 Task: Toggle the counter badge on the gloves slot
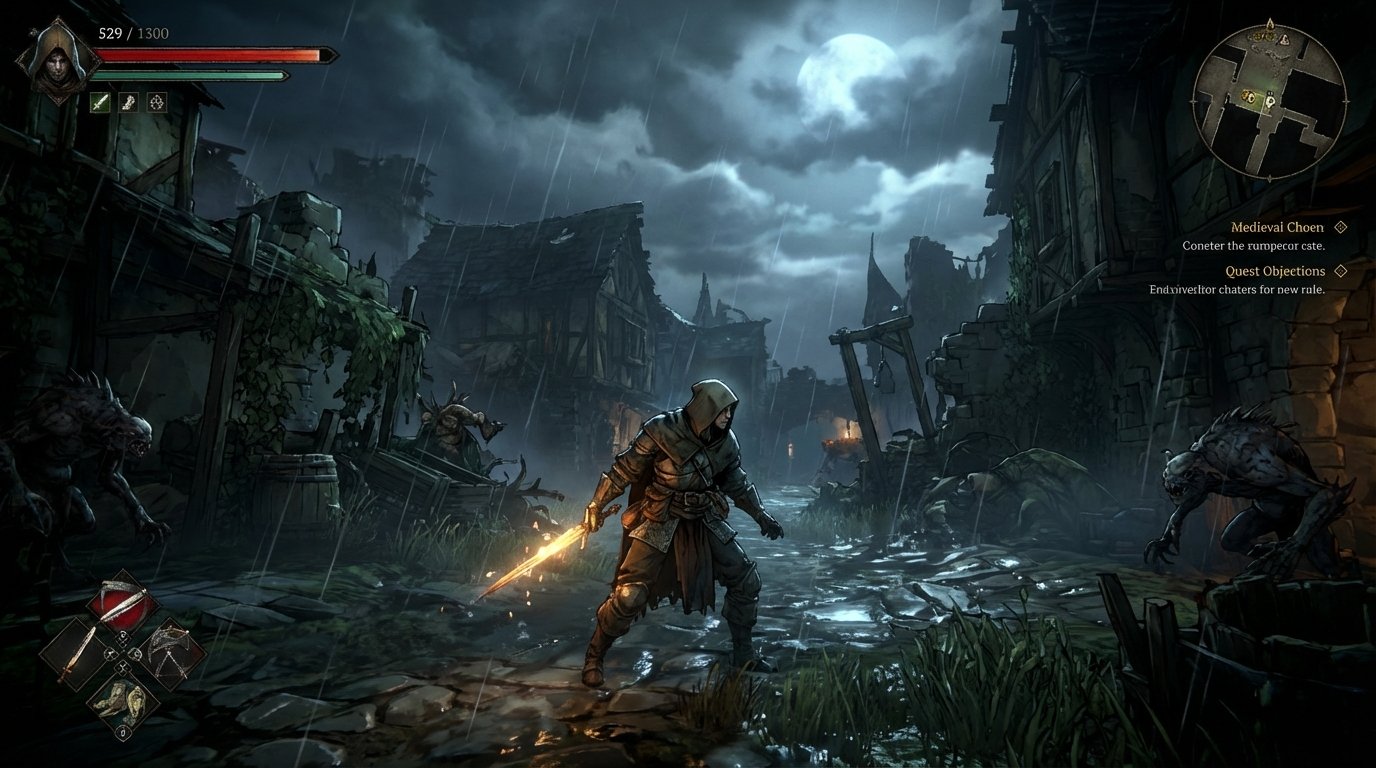(124, 732)
